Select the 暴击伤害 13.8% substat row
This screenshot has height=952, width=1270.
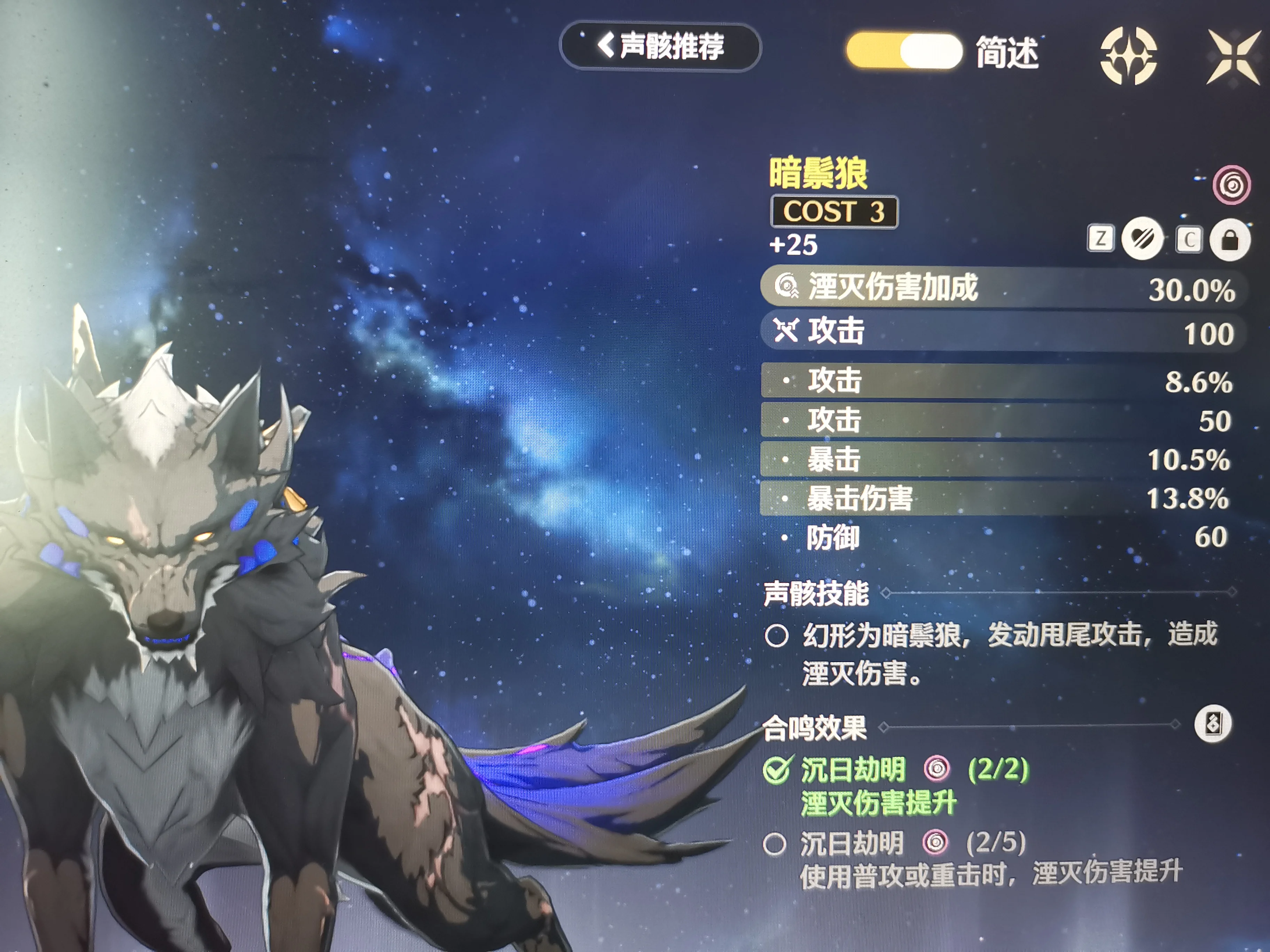(x=996, y=498)
